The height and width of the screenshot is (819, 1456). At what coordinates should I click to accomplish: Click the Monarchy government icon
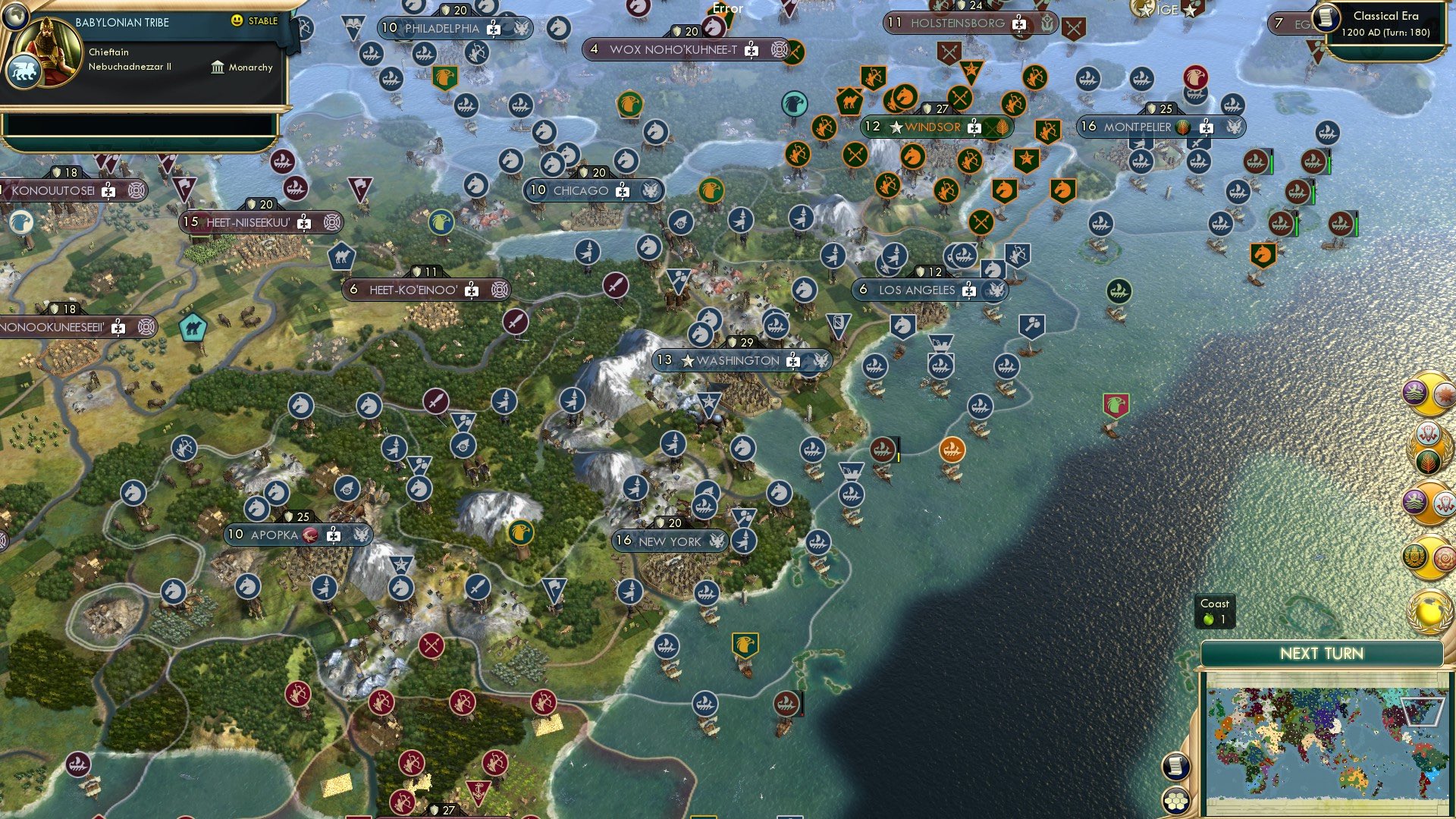(218, 67)
